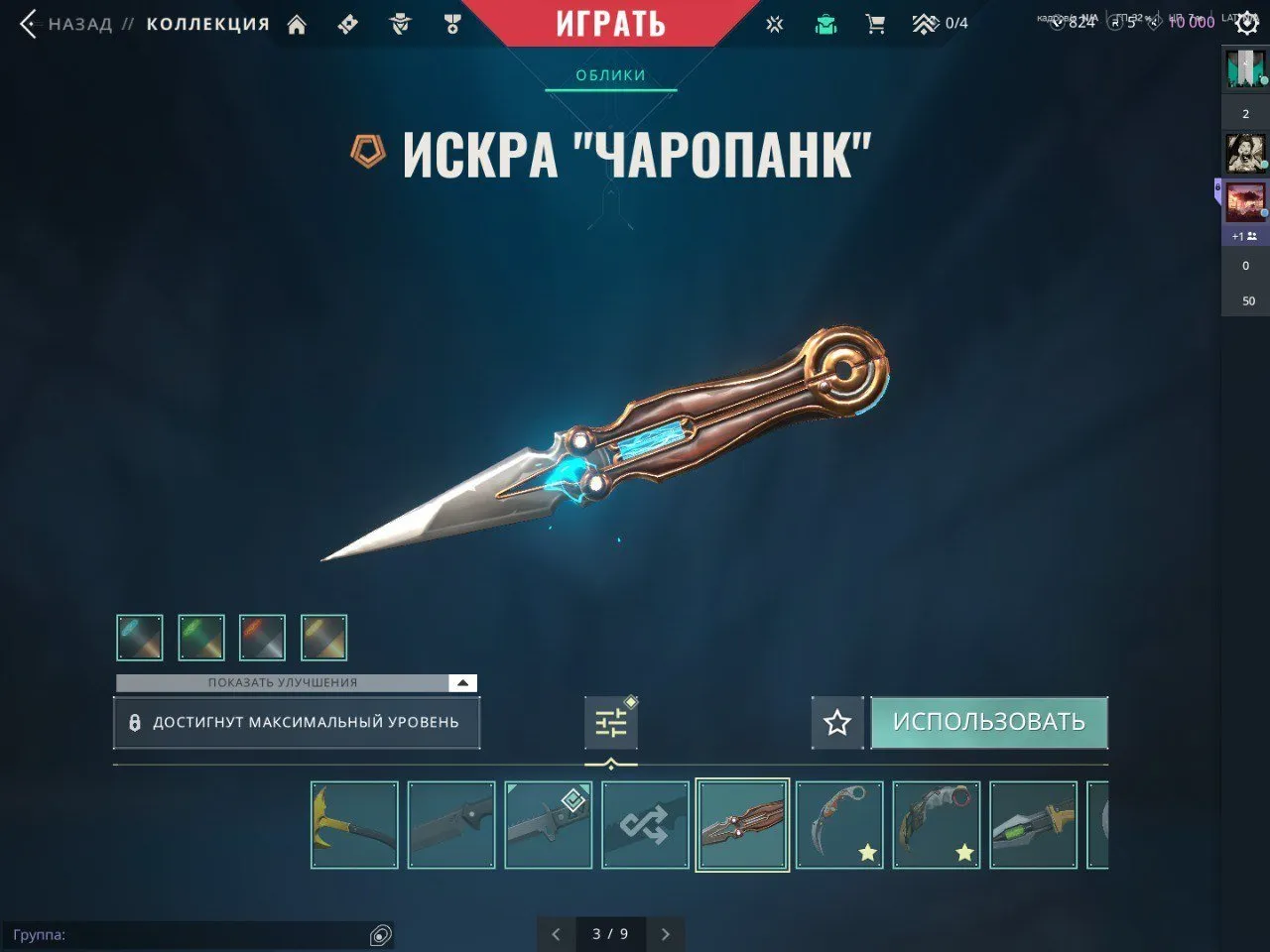Open the Store shopping cart icon
The width and height of the screenshot is (1270, 952).
click(x=874, y=23)
